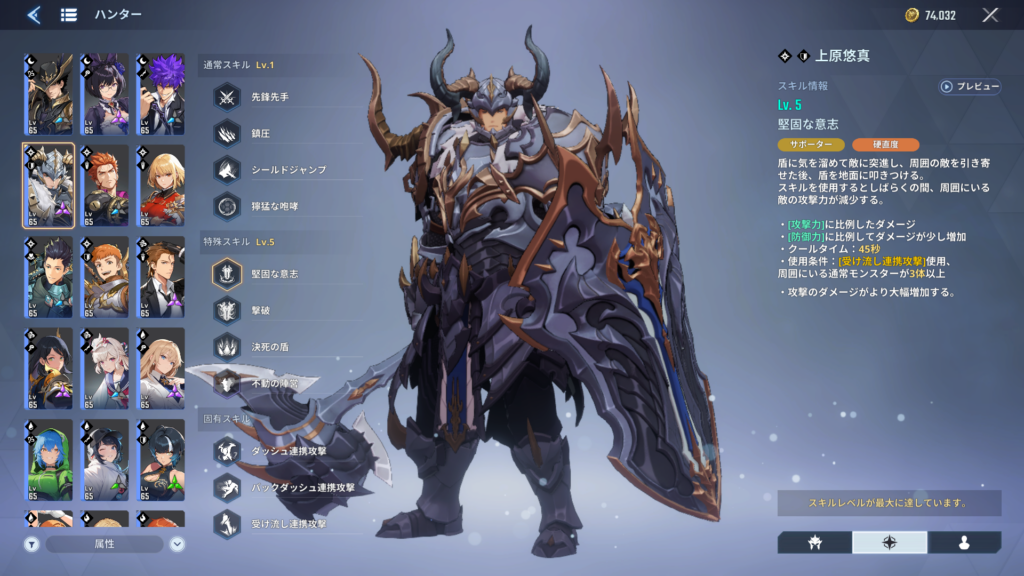Select the horned-helmet armored hunter portrait
Screen dimensions: 1024x576
click(49, 186)
